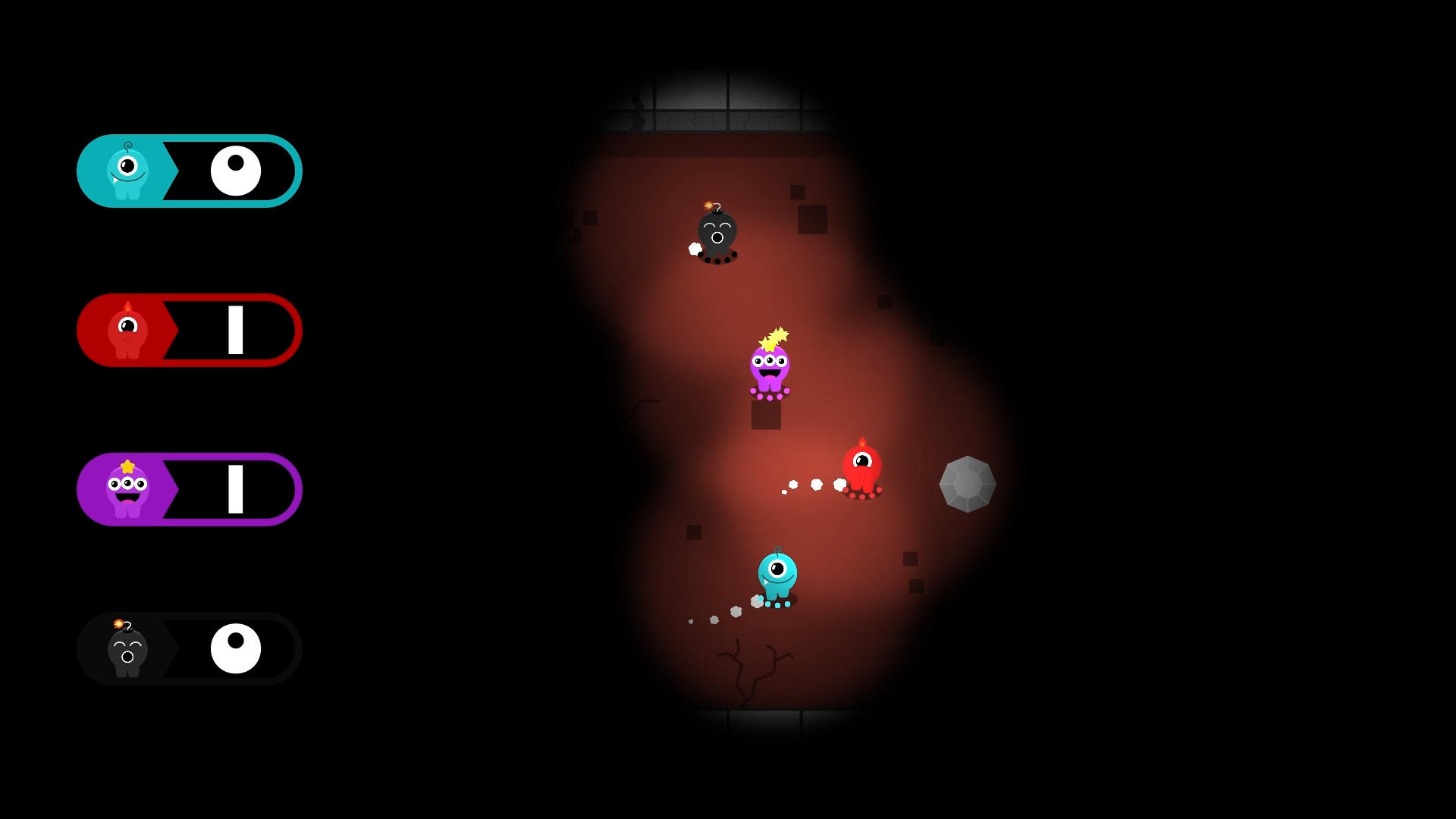Screen dimensions: 1456x819
Task: Toggle the teal player's round status indicator
Action: pyautogui.click(x=235, y=171)
